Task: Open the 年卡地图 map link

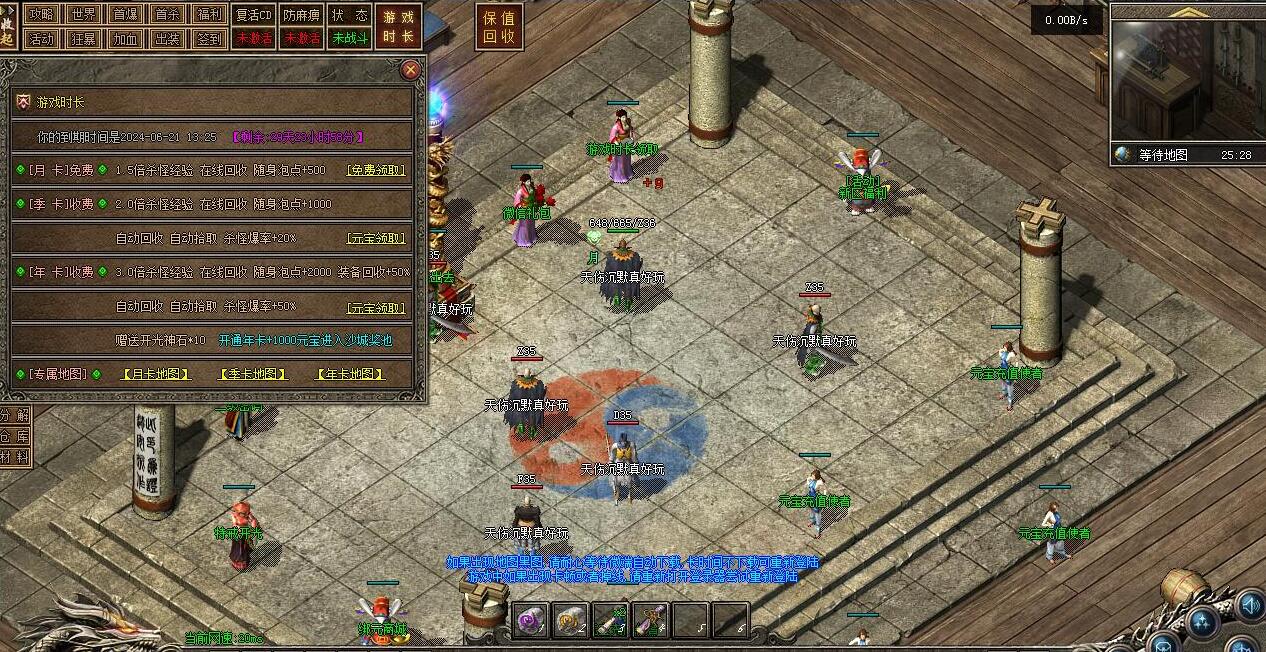Action: (350, 374)
